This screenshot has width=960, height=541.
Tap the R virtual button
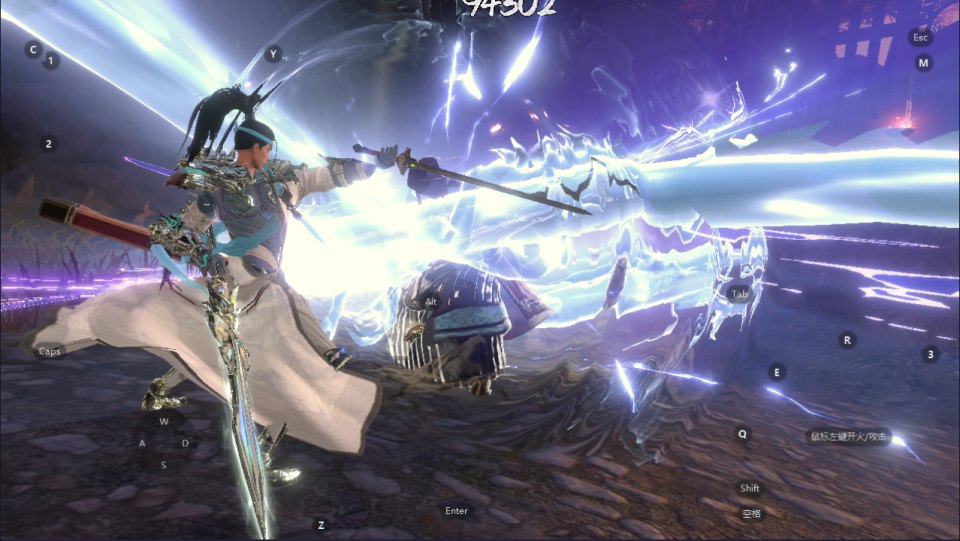(x=847, y=340)
